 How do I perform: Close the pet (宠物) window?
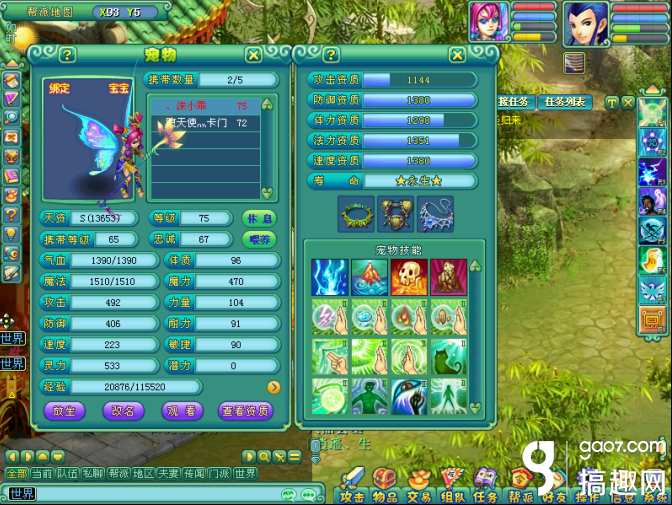coord(254,55)
